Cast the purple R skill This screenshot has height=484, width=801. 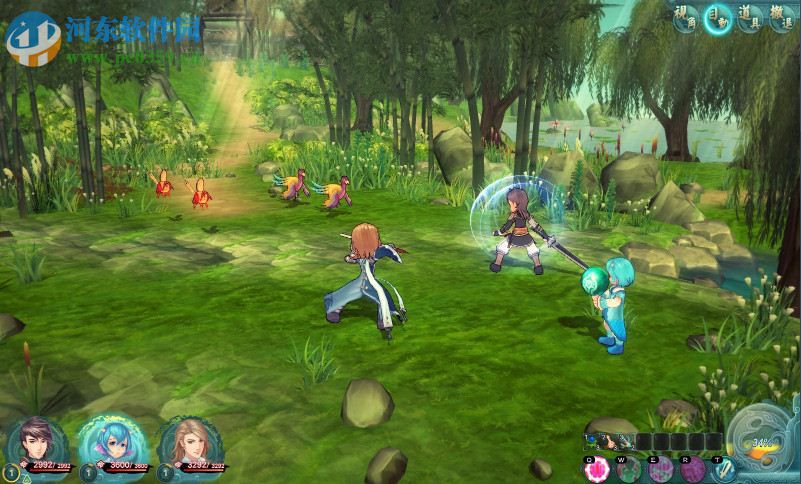coord(692,469)
